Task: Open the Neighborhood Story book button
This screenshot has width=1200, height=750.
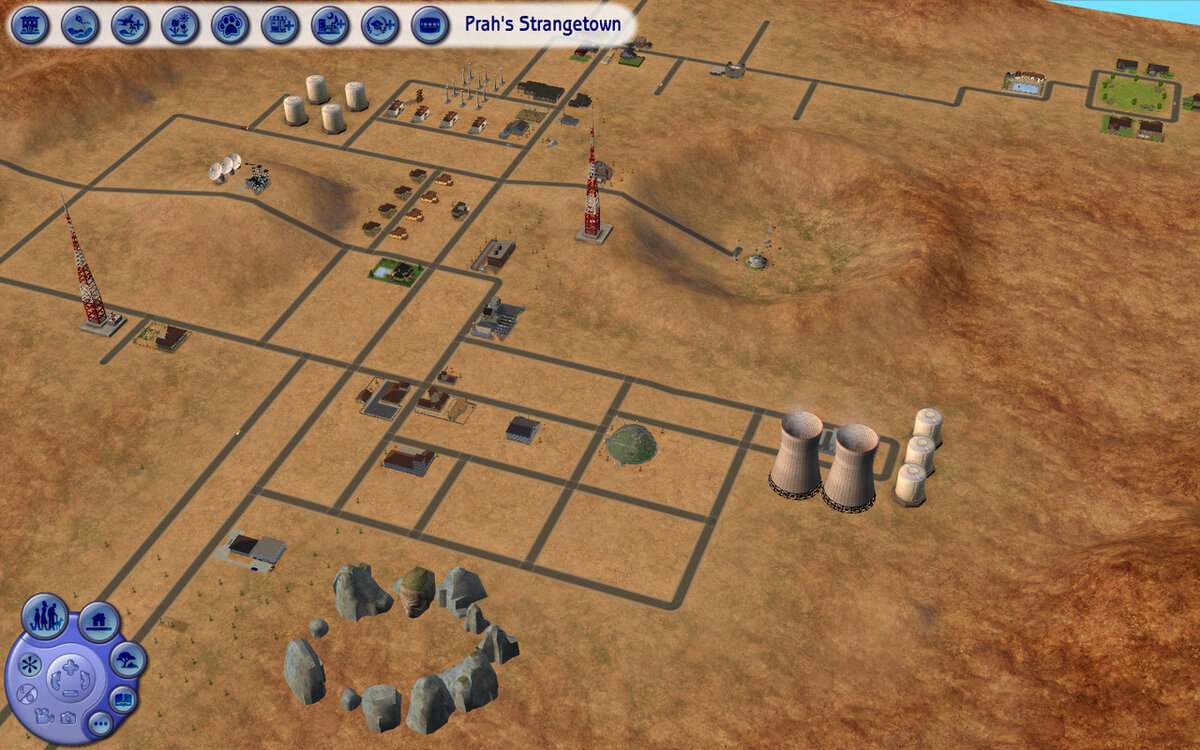Action: (x=123, y=699)
